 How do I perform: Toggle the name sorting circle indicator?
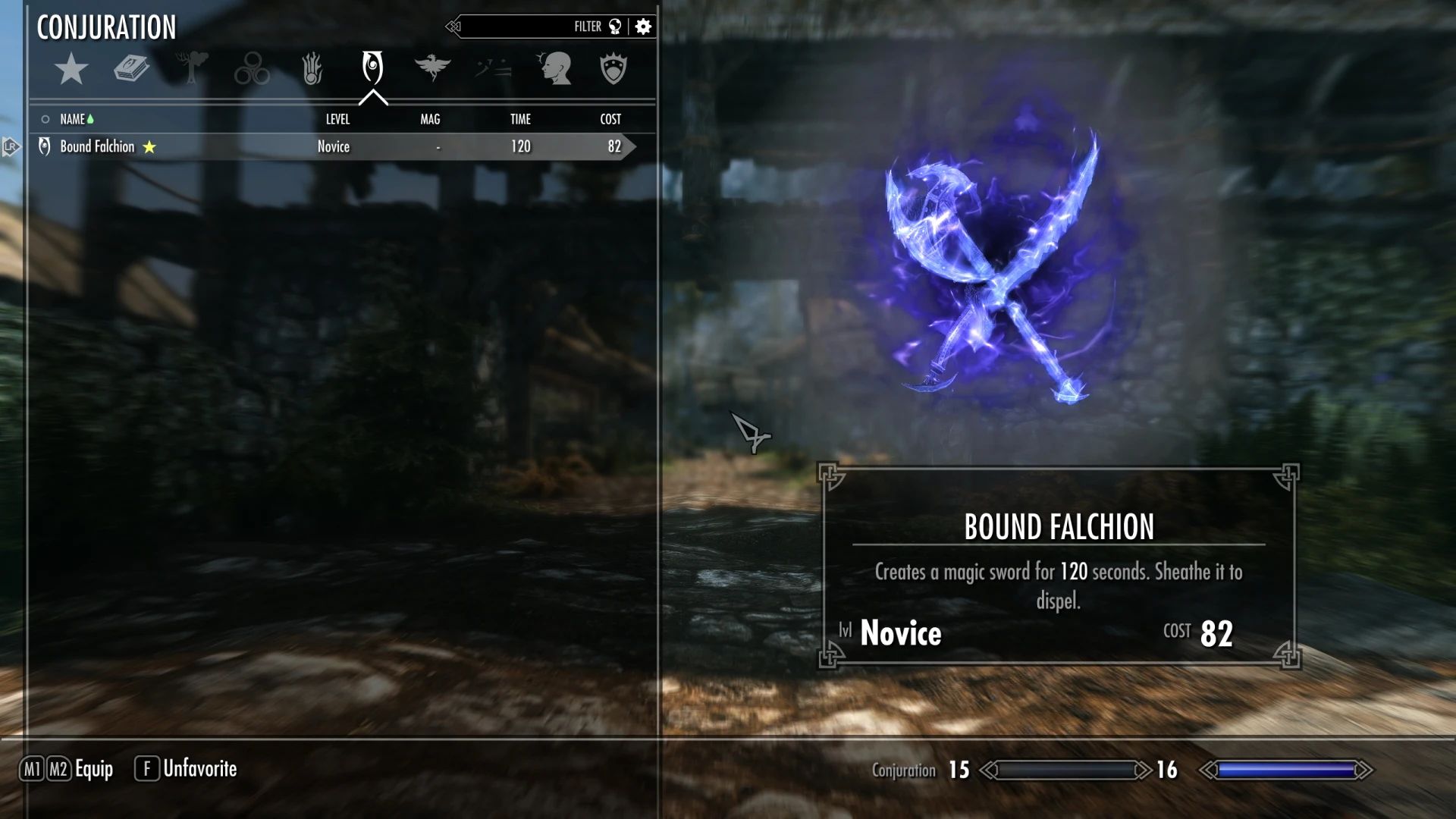45,119
